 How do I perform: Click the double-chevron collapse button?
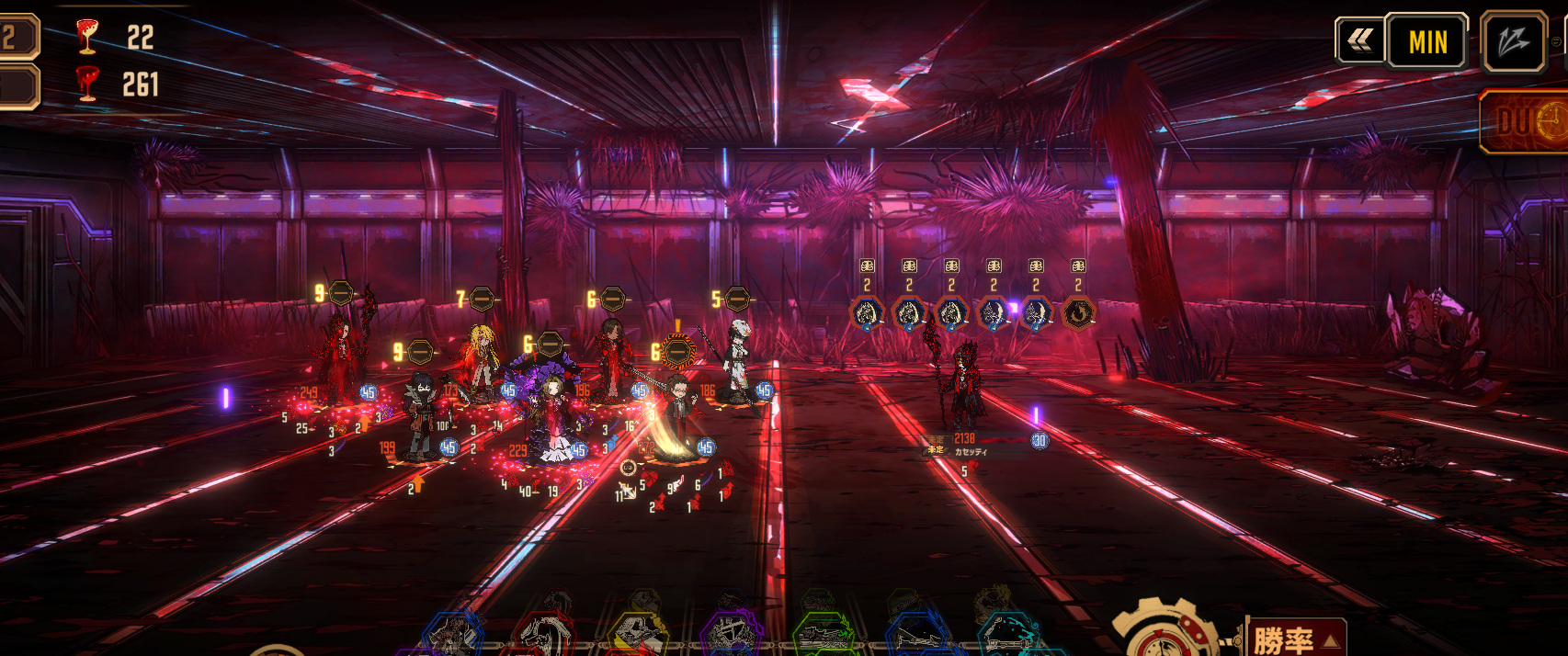click(1359, 40)
